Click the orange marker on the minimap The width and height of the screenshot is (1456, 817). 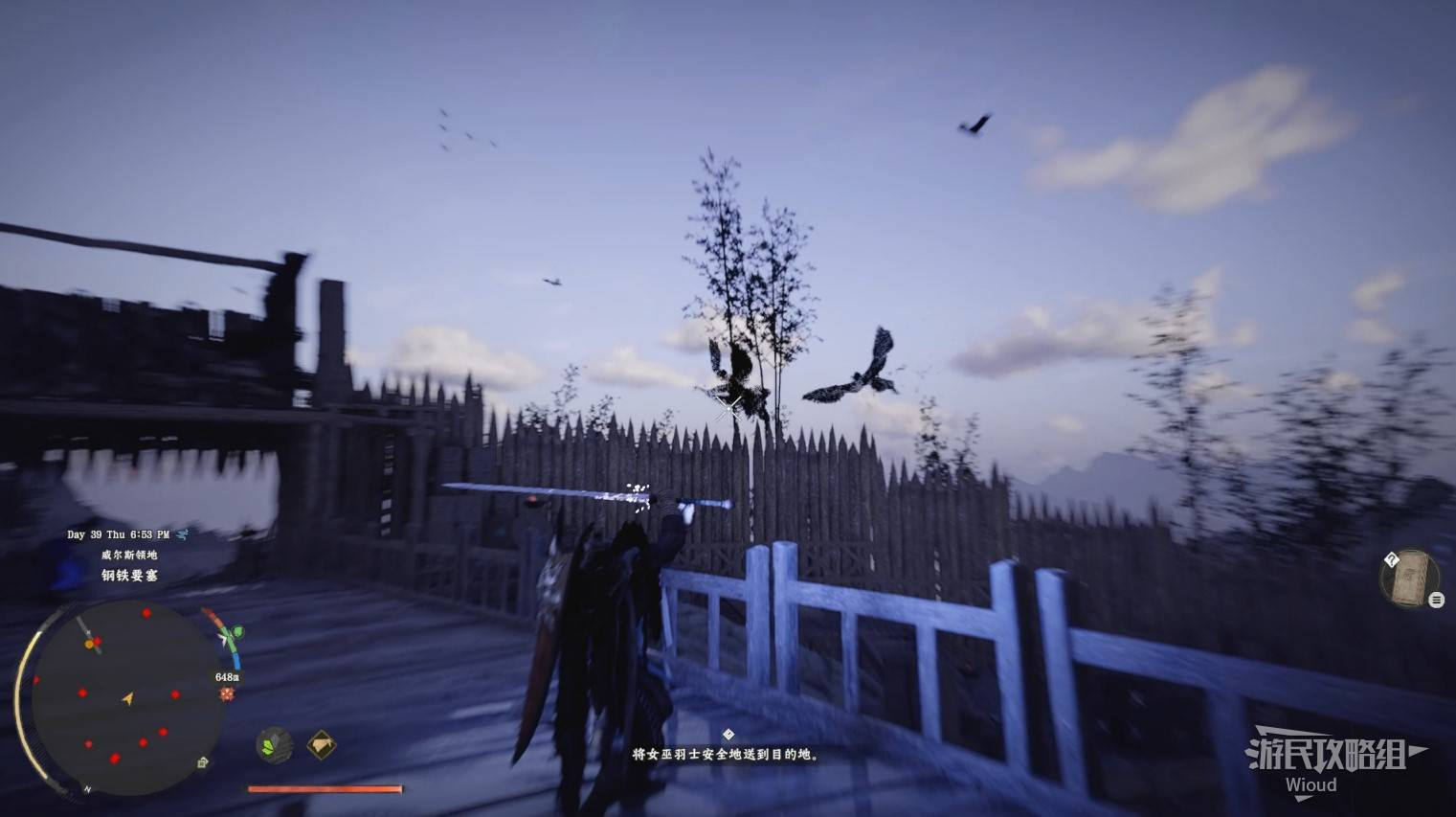coord(90,645)
